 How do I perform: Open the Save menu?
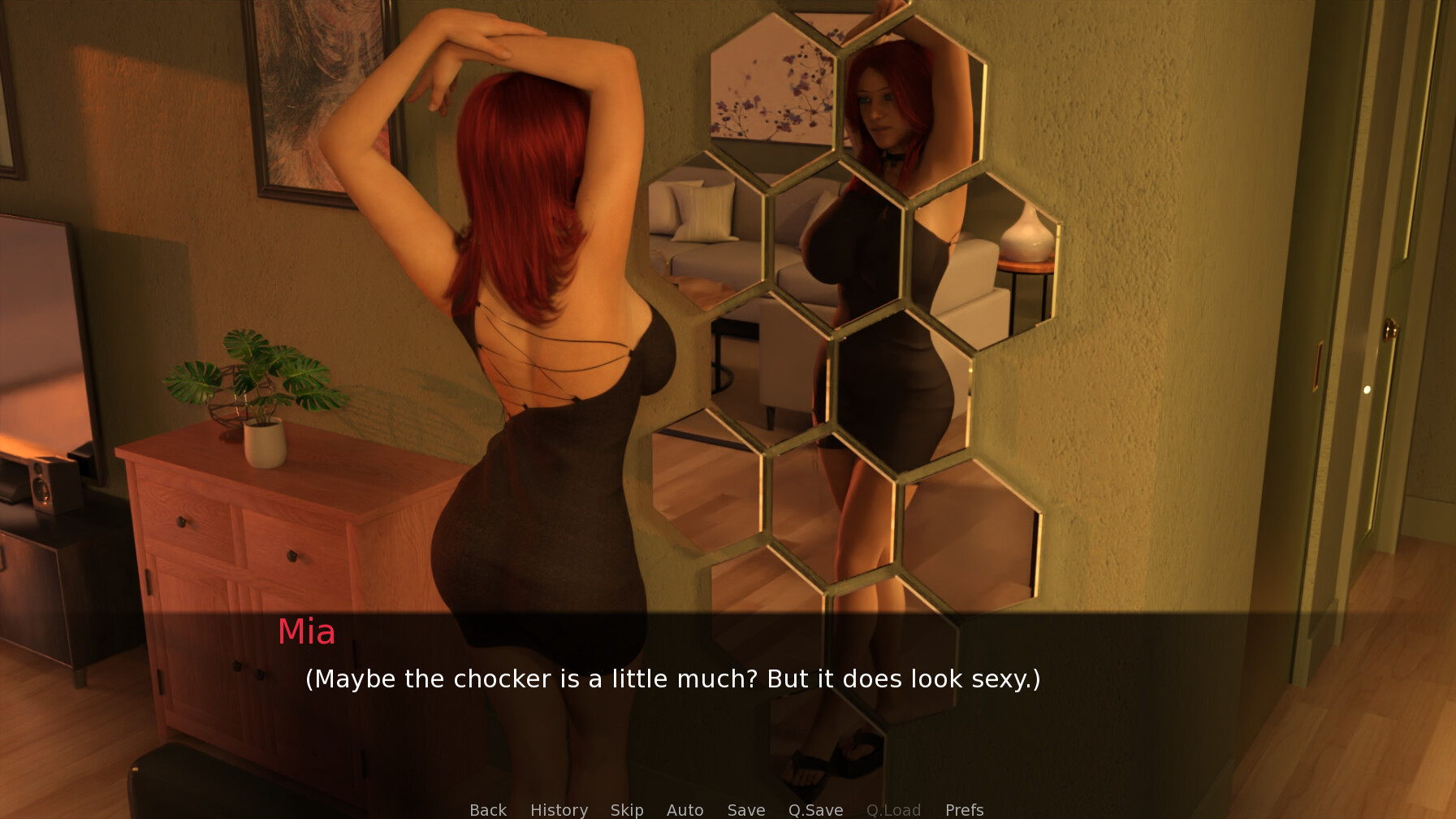pyautogui.click(x=745, y=809)
